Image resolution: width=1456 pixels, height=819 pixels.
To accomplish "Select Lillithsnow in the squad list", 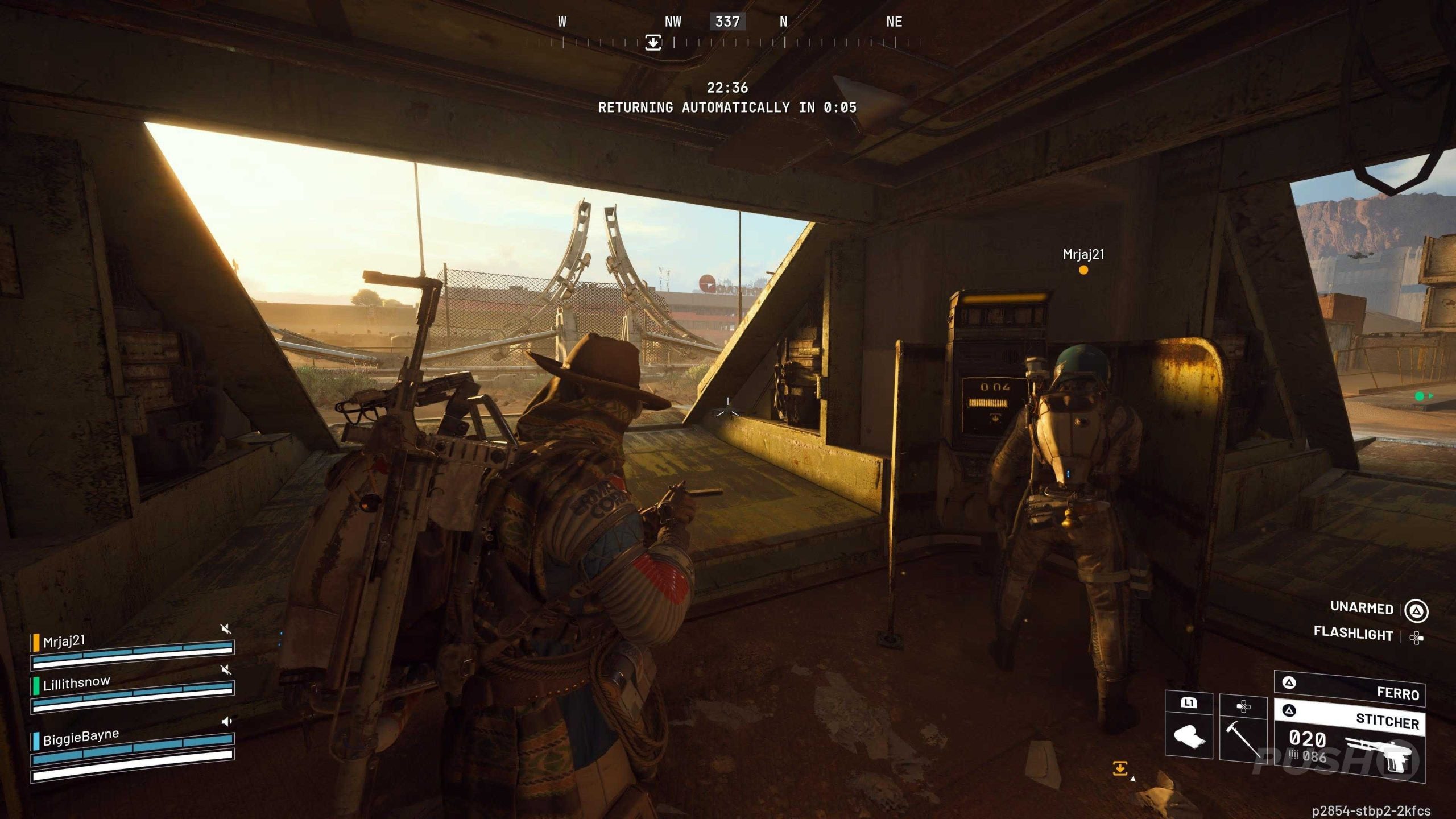I will pyautogui.click(x=76, y=683).
